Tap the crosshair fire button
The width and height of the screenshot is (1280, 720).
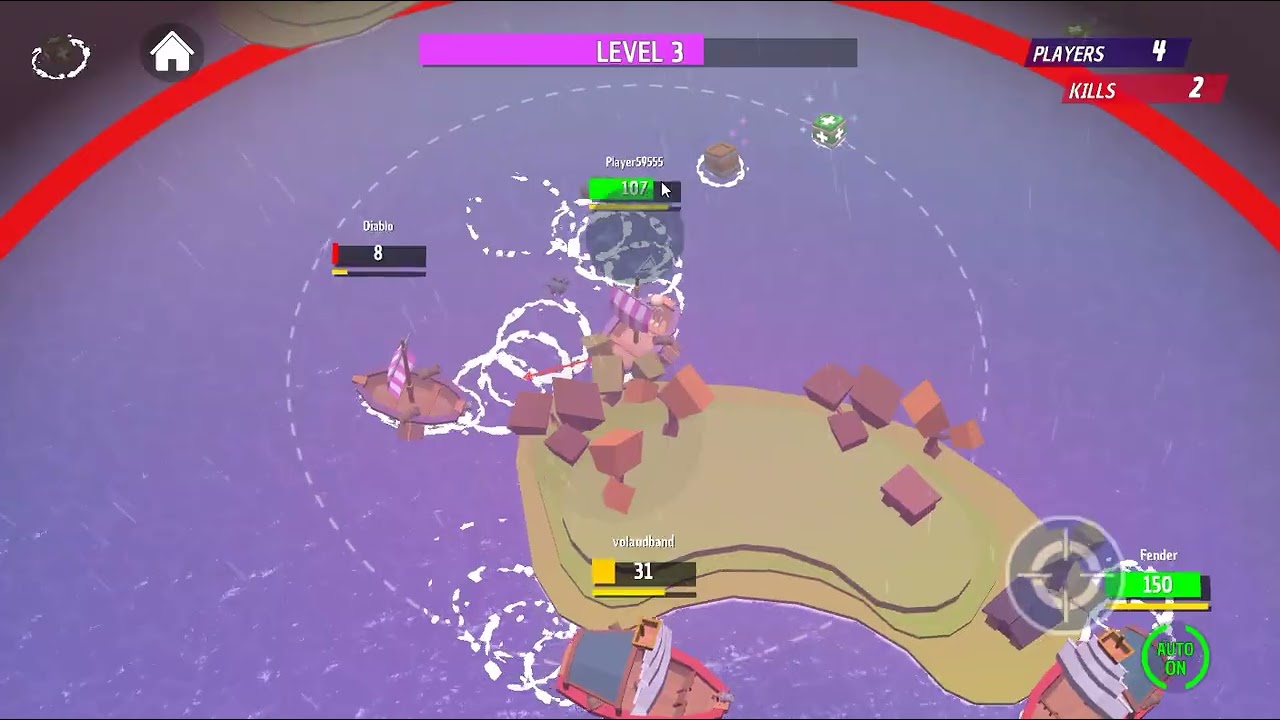click(1062, 574)
